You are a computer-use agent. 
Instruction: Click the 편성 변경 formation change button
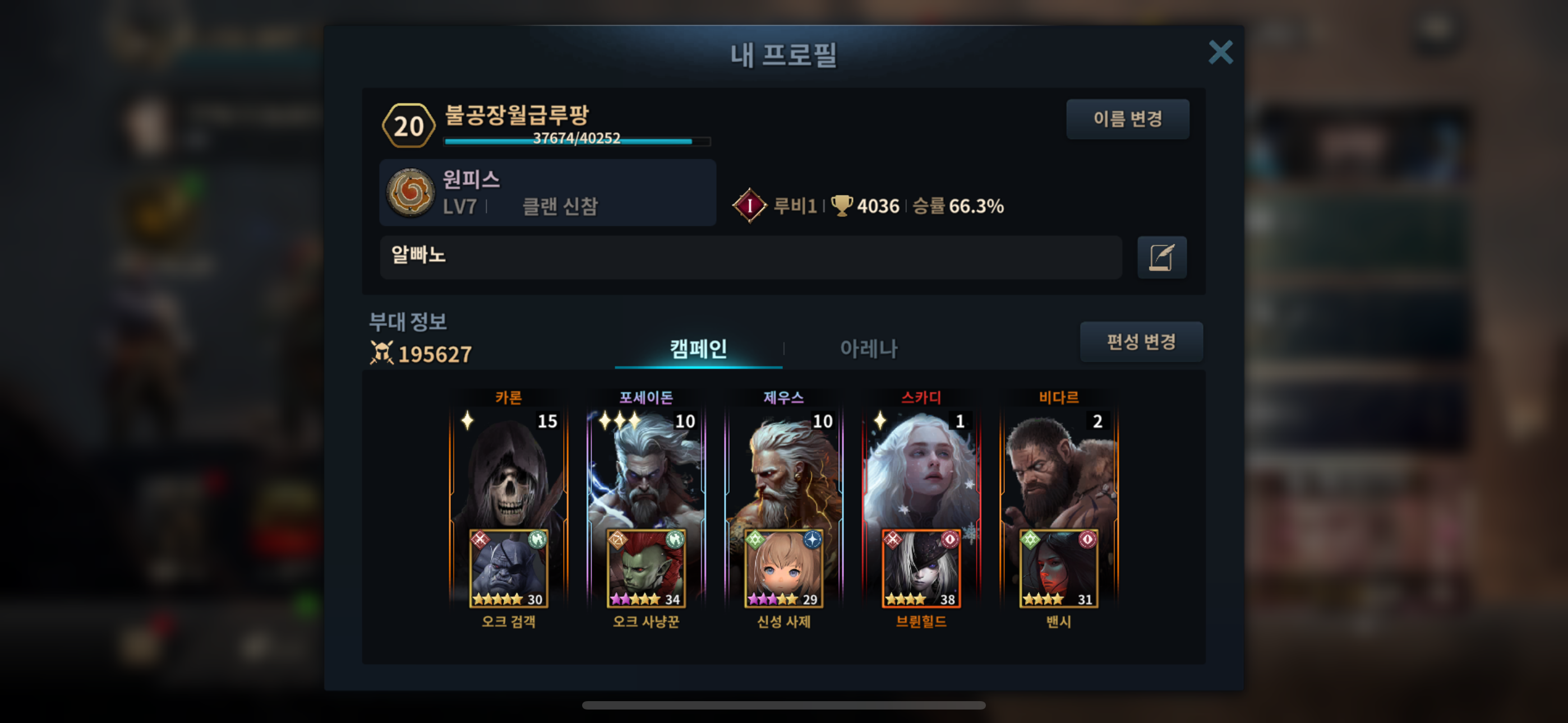[x=1140, y=341]
